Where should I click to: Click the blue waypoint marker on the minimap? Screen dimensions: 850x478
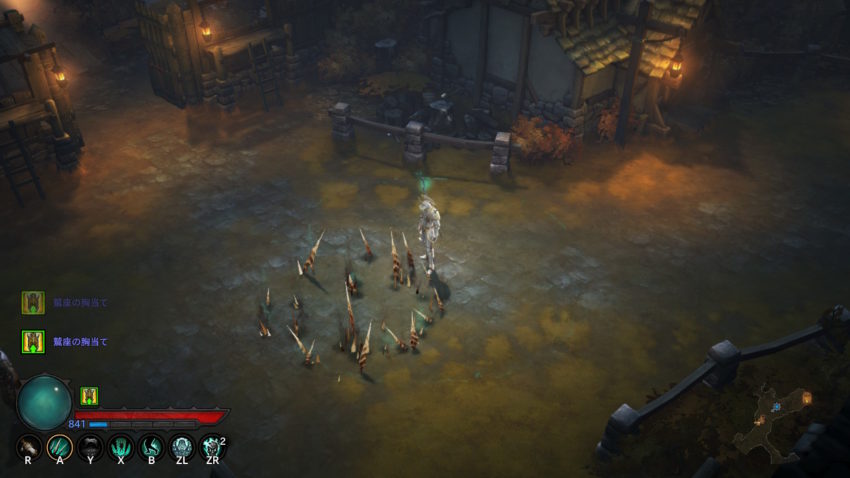pyautogui.click(x=775, y=406)
